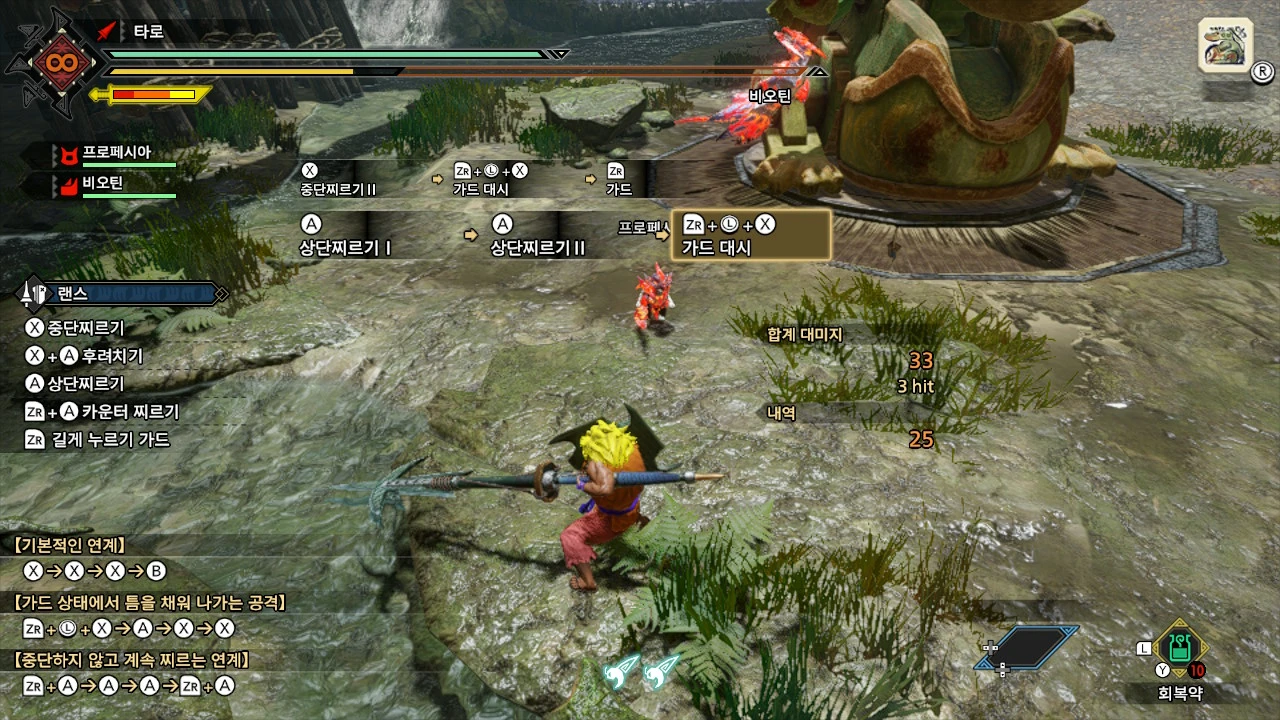Select the 상단찌르기 I combo step
1280x720 pixels.
click(x=345, y=235)
